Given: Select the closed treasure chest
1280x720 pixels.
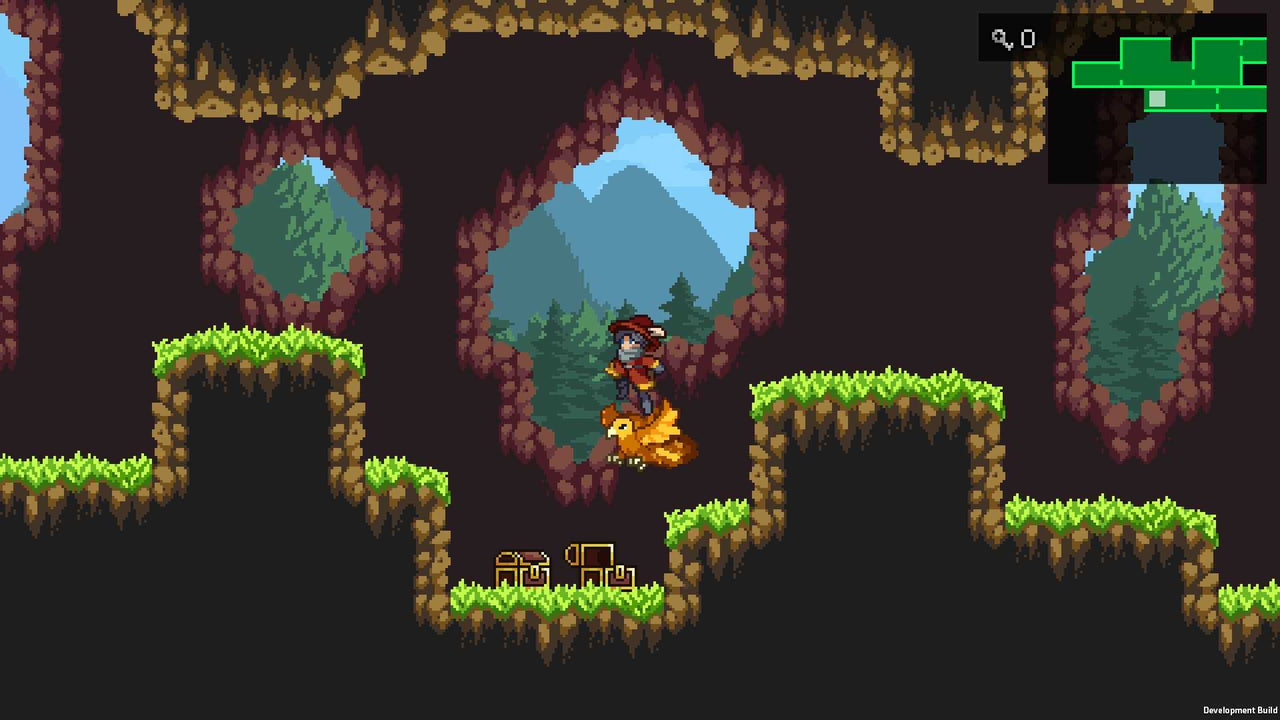Looking at the screenshot, I should click(525, 565).
